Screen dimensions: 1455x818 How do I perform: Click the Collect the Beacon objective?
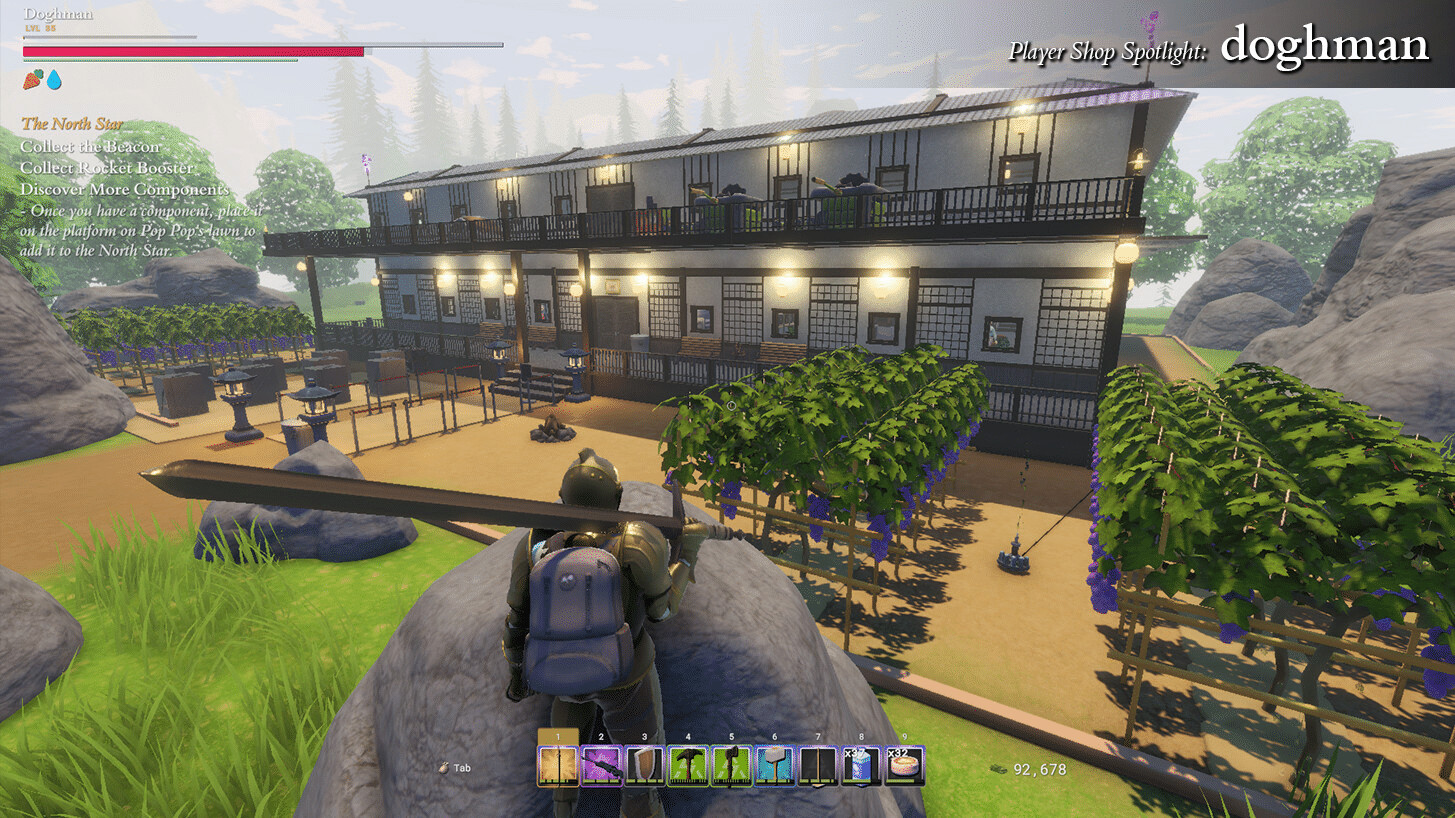90,146
